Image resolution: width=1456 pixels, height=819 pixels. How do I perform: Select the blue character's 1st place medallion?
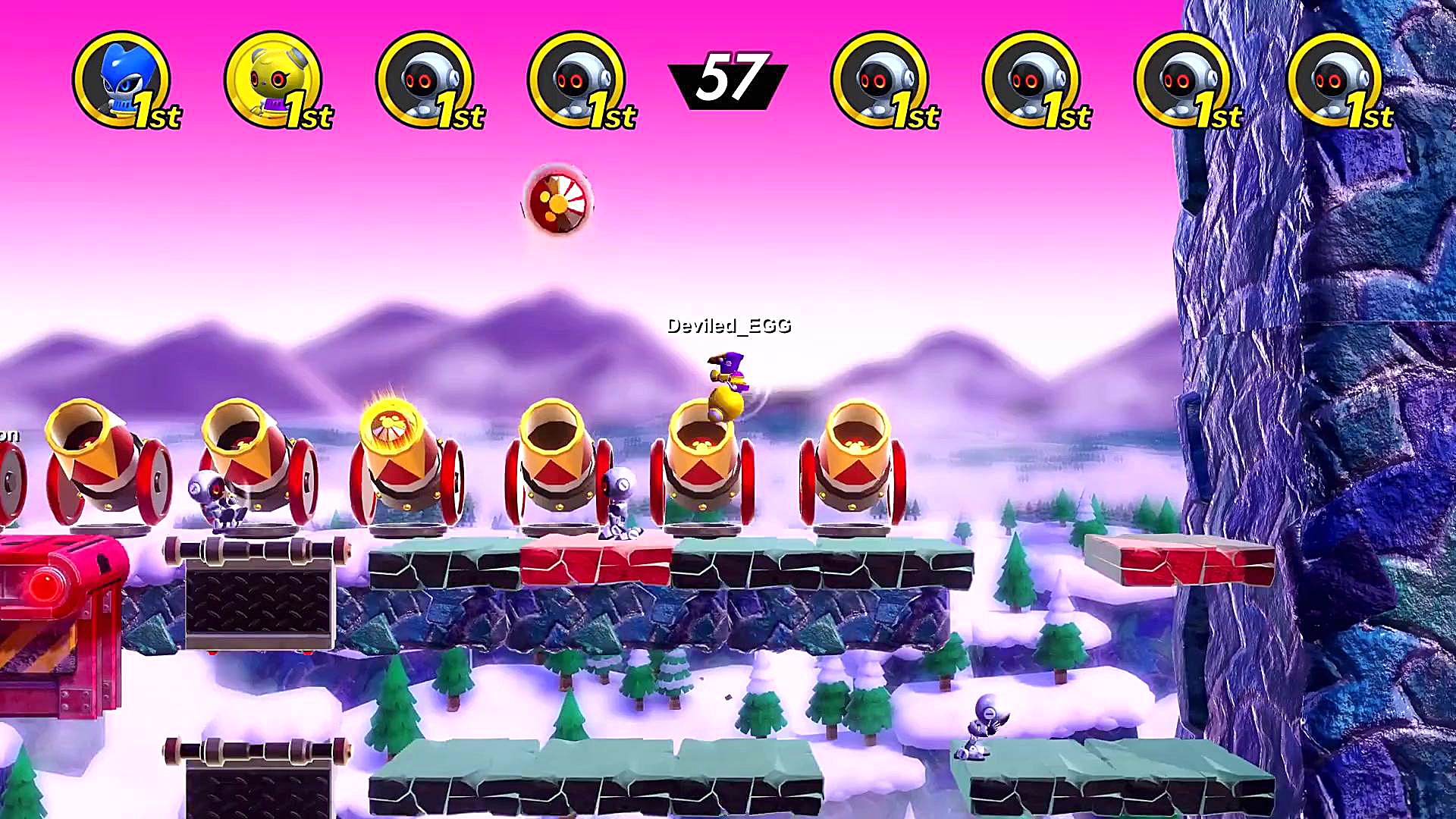pos(127,80)
